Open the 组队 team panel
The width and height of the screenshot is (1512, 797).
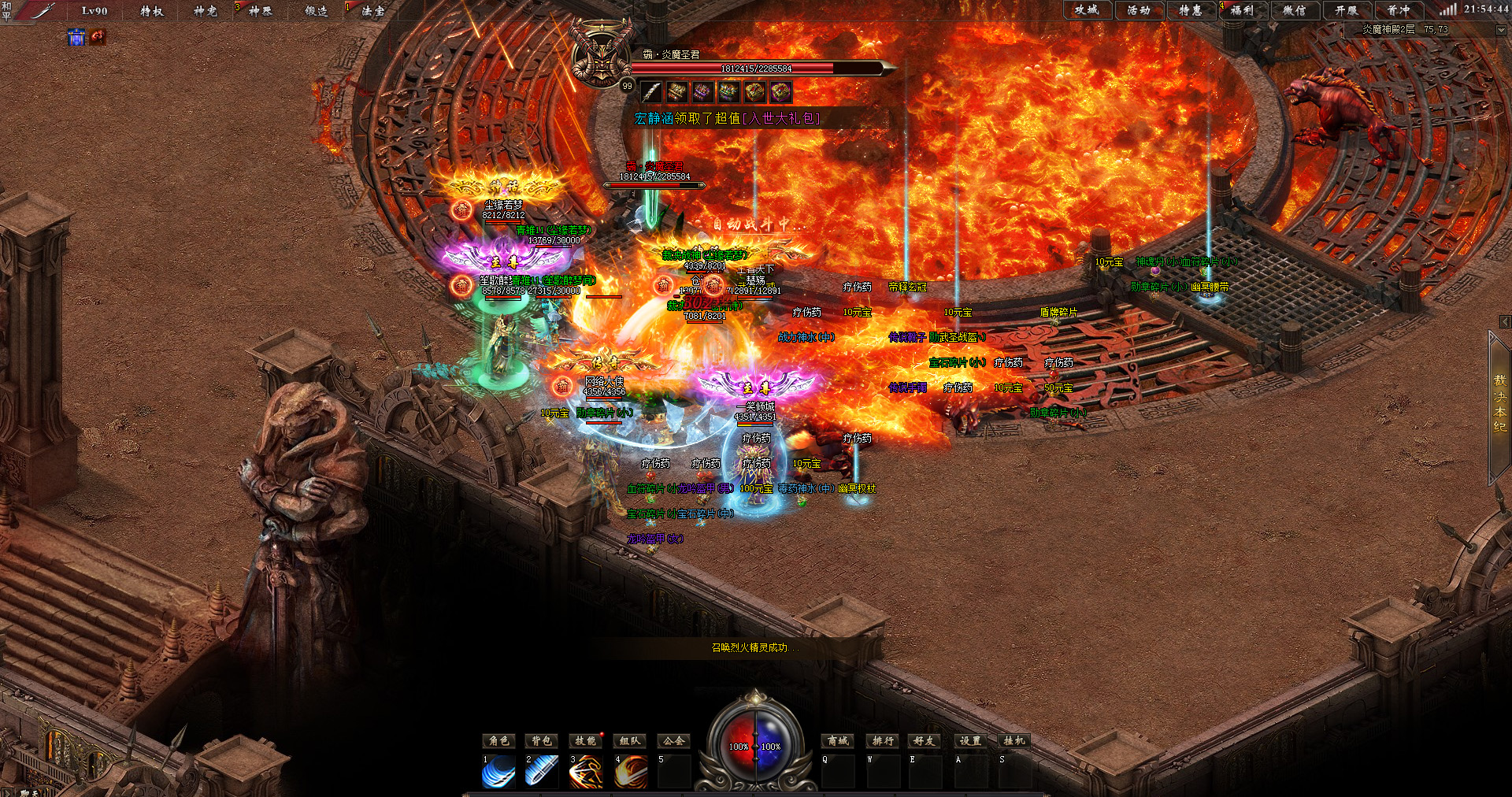tap(630, 741)
